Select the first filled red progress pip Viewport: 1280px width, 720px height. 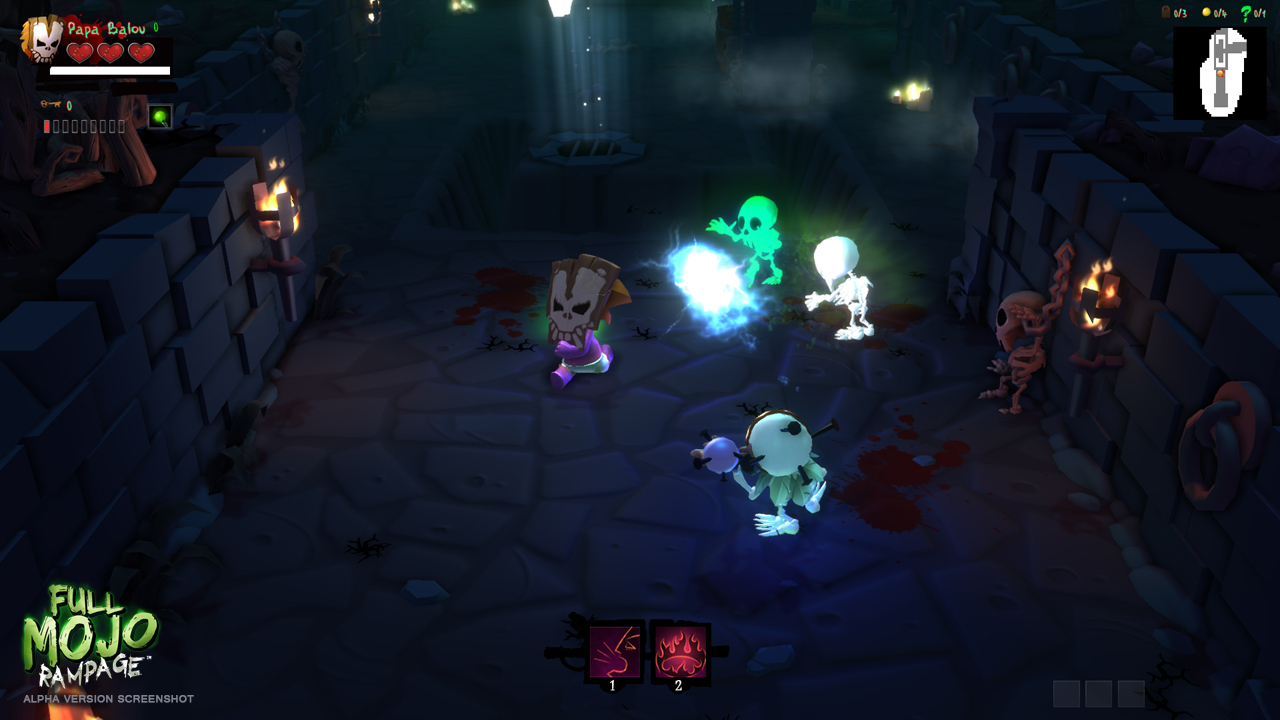tap(47, 126)
